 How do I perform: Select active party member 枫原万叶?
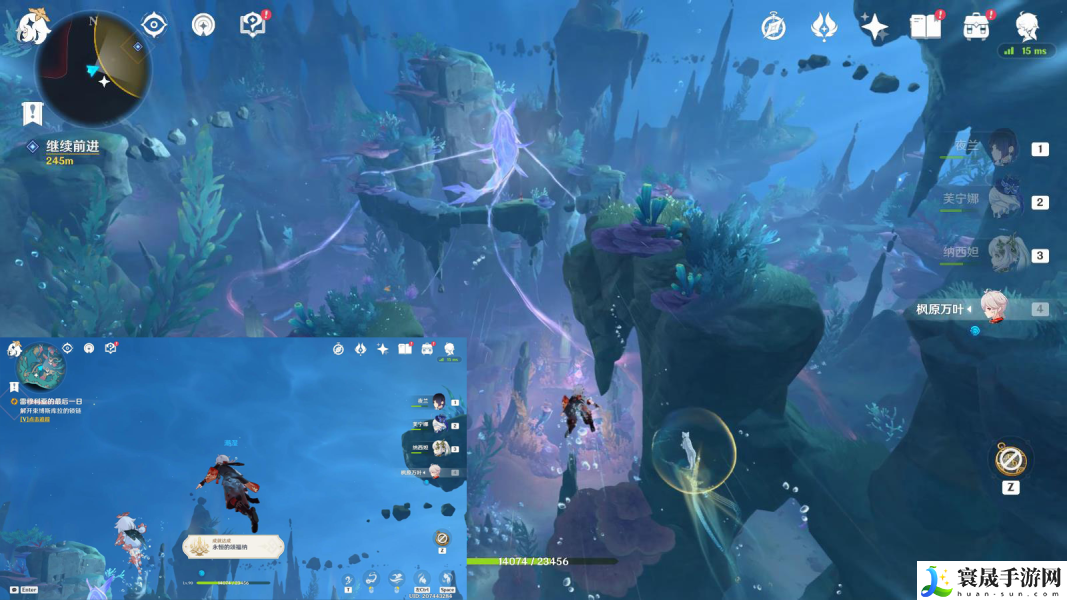point(990,308)
